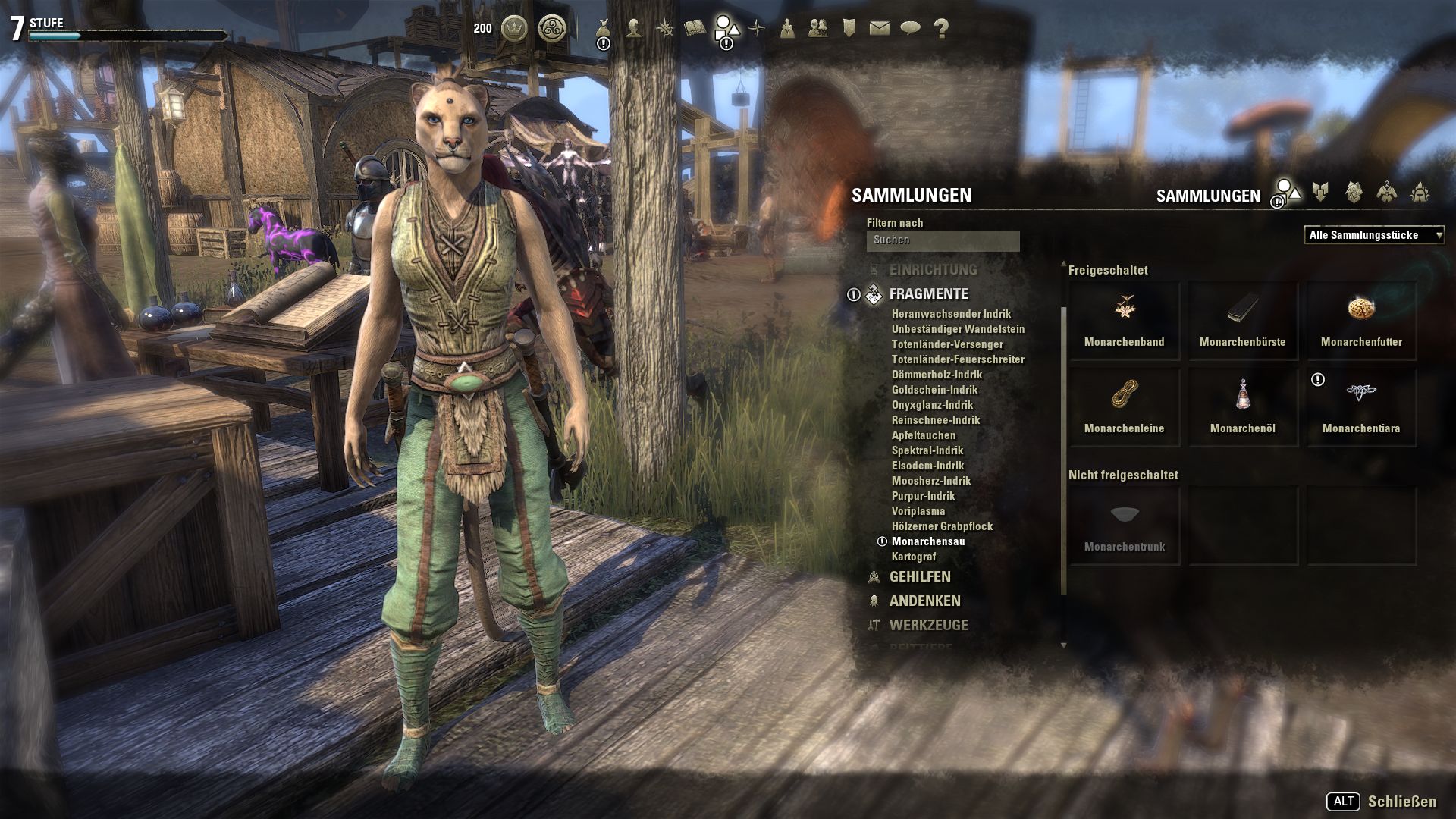Image resolution: width=1456 pixels, height=819 pixels.
Task: Show the Werkzeuge category
Action: coord(928,626)
